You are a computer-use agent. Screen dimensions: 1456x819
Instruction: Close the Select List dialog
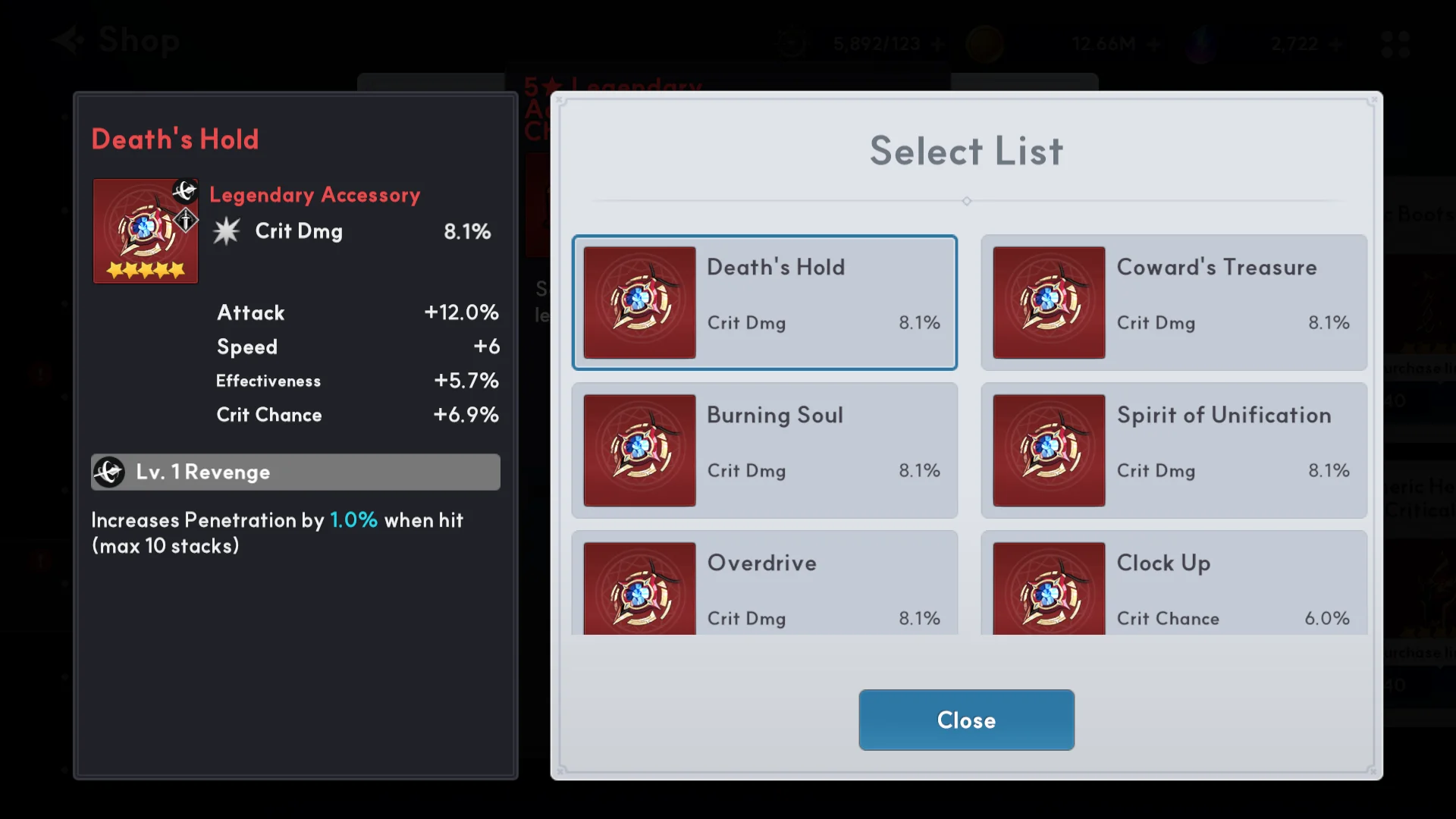click(x=965, y=720)
